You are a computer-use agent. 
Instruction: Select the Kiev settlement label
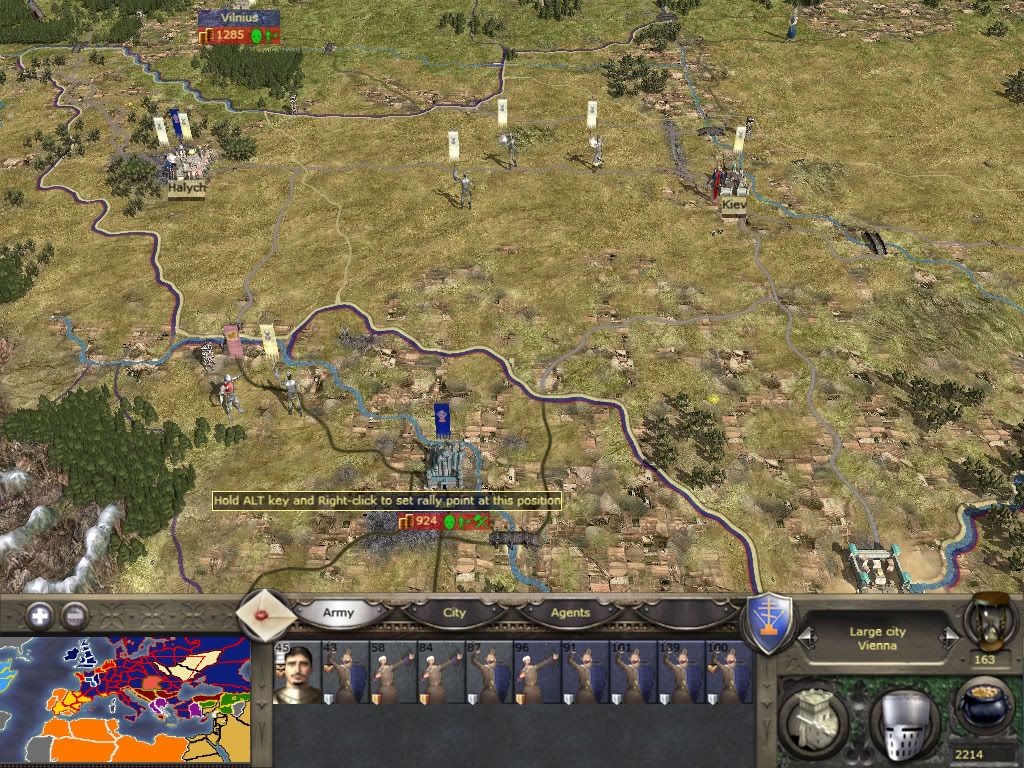[733, 205]
